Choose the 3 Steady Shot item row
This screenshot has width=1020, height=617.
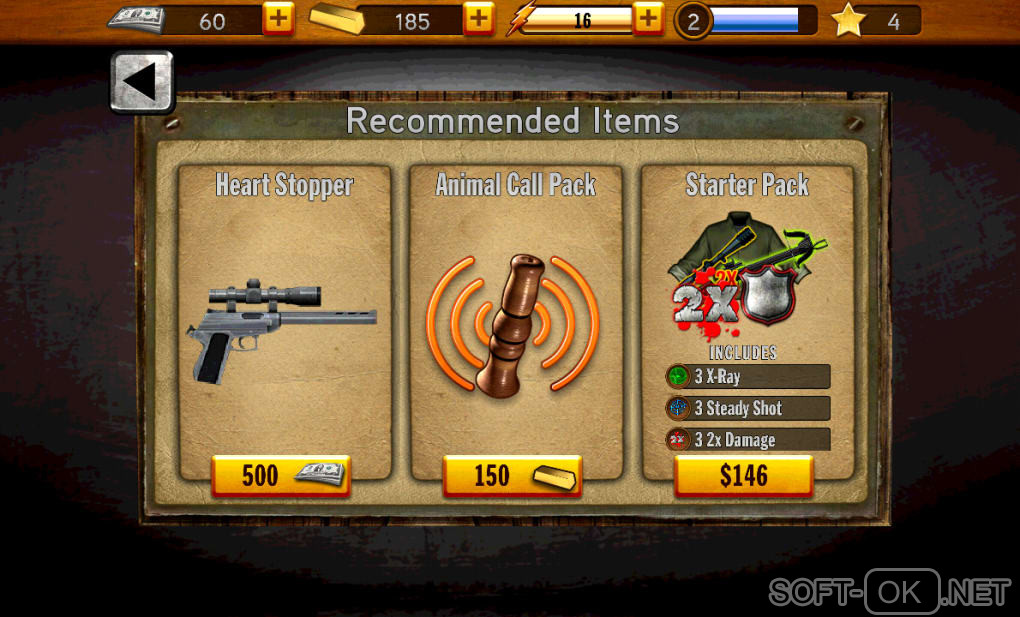[x=748, y=408]
